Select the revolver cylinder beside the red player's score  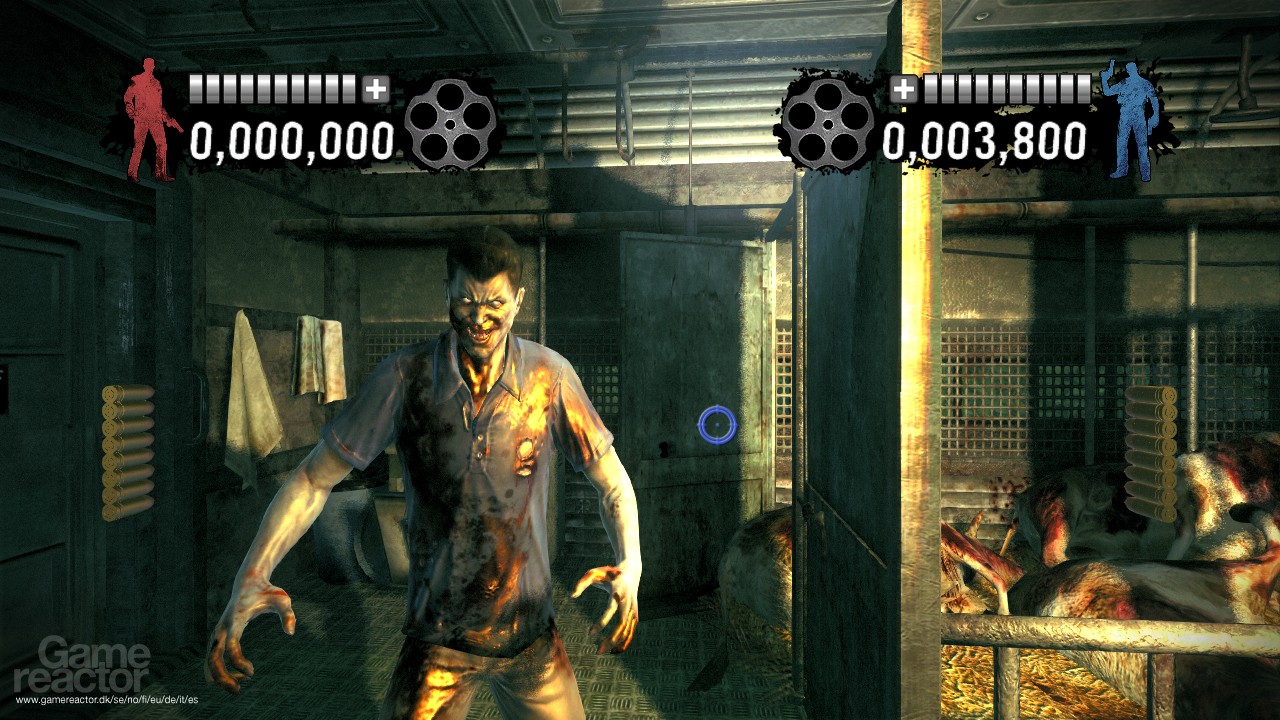point(451,124)
